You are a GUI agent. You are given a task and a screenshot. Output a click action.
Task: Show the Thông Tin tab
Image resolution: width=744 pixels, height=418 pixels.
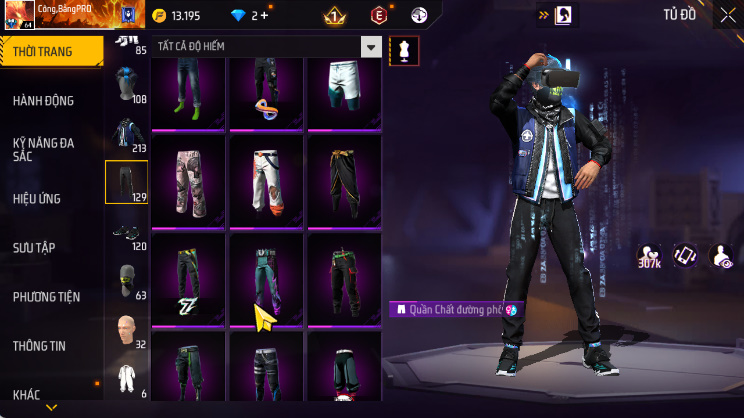click(x=39, y=346)
